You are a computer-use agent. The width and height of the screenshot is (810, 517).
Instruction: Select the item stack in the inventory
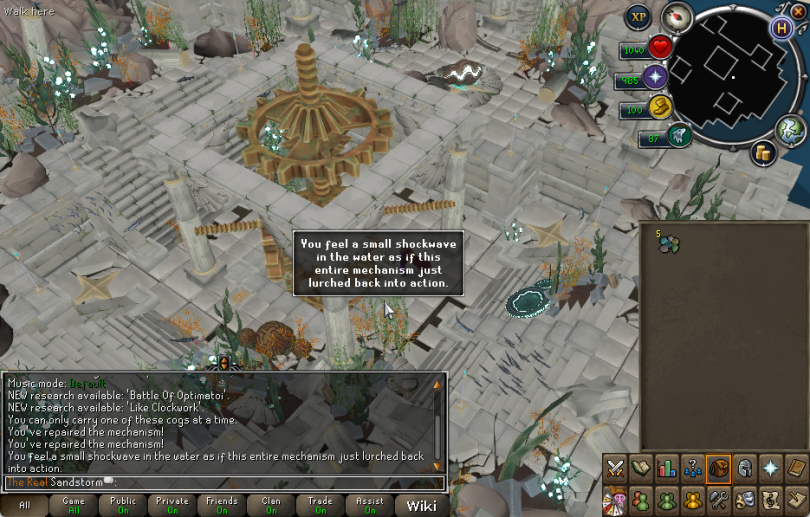coord(667,243)
